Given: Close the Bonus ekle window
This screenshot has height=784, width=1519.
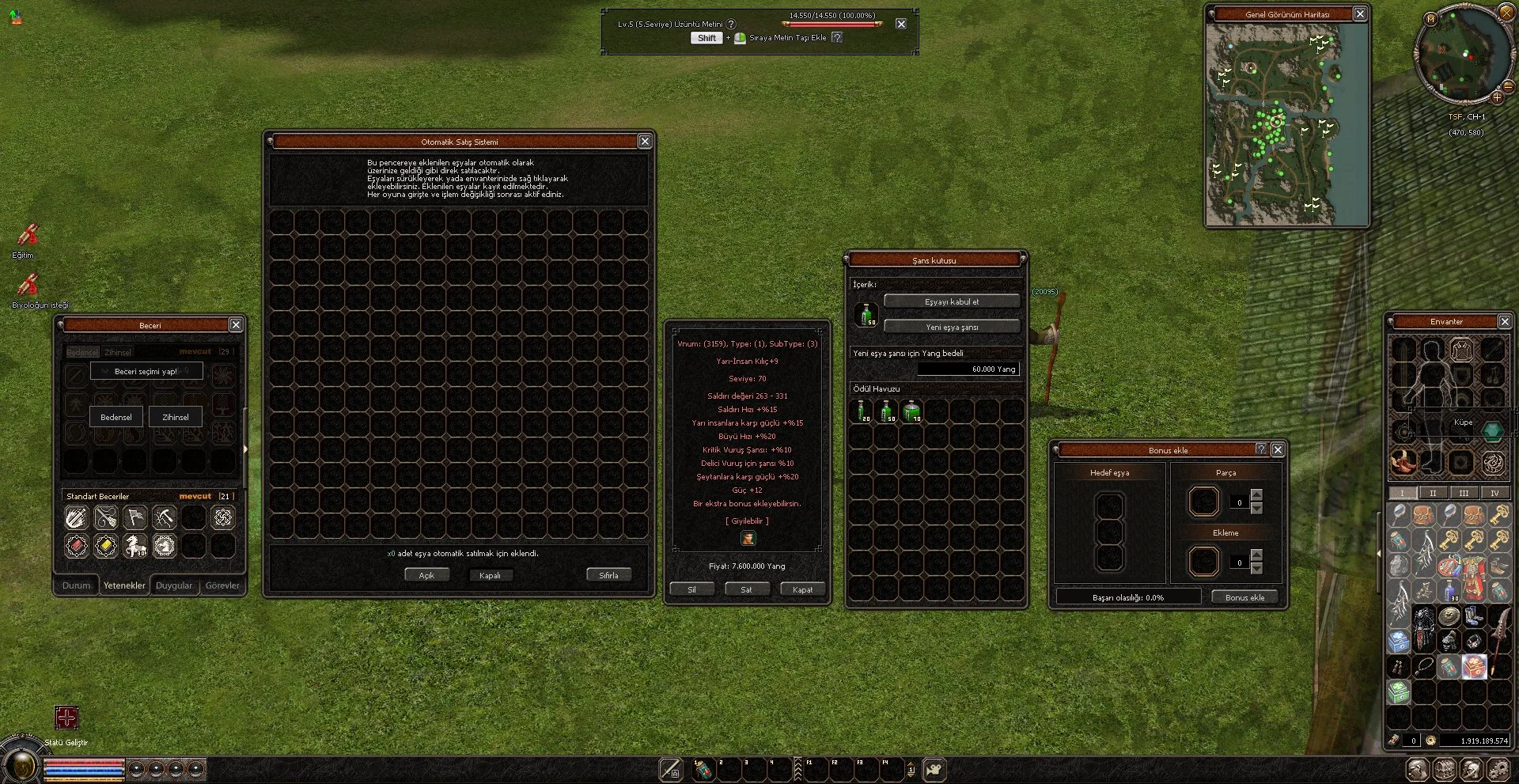Looking at the screenshot, I should click(1278, 449).
